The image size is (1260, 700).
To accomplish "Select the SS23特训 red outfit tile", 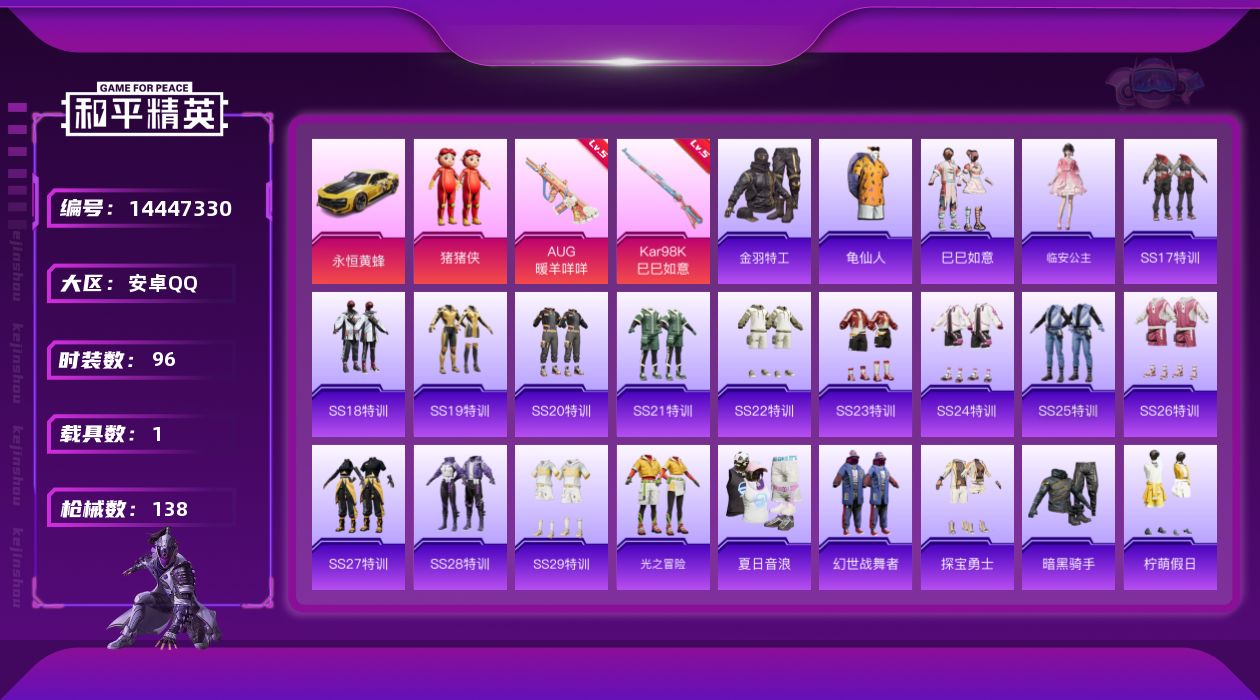I will [x=865, y=364].
